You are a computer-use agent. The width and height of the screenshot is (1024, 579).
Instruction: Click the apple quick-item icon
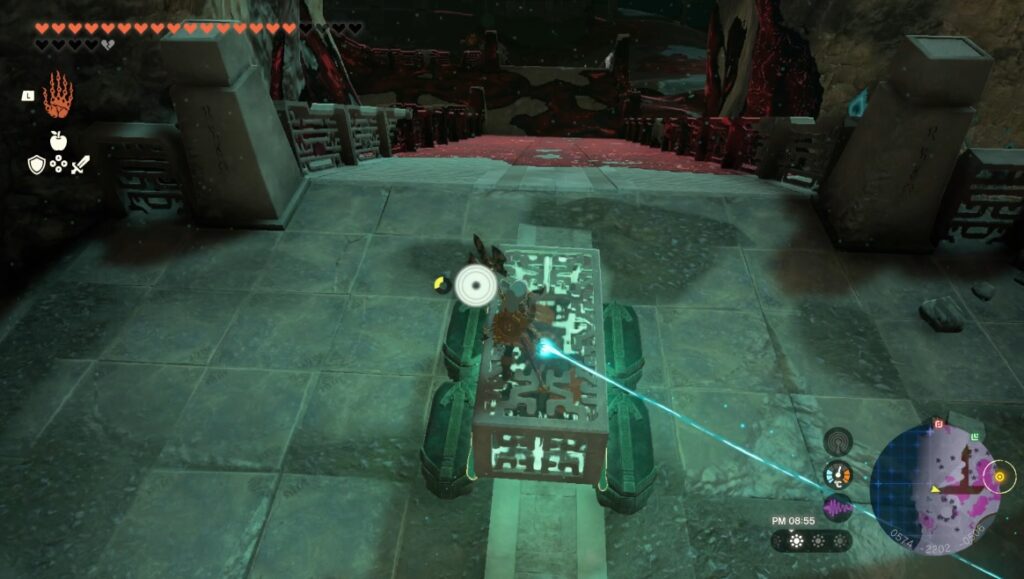coord(57,139)
